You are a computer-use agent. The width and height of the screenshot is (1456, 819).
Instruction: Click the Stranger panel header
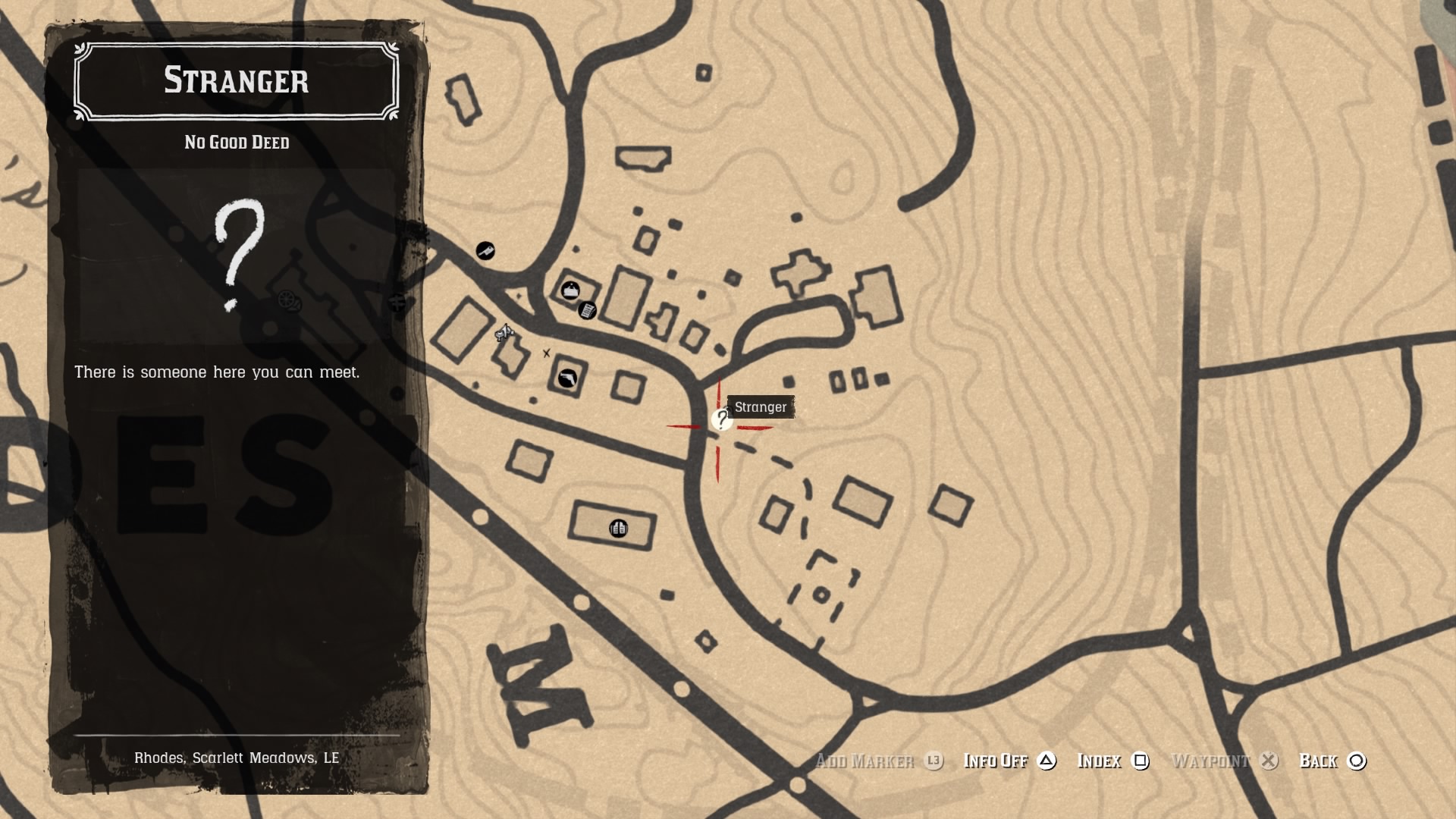[236, 81]
